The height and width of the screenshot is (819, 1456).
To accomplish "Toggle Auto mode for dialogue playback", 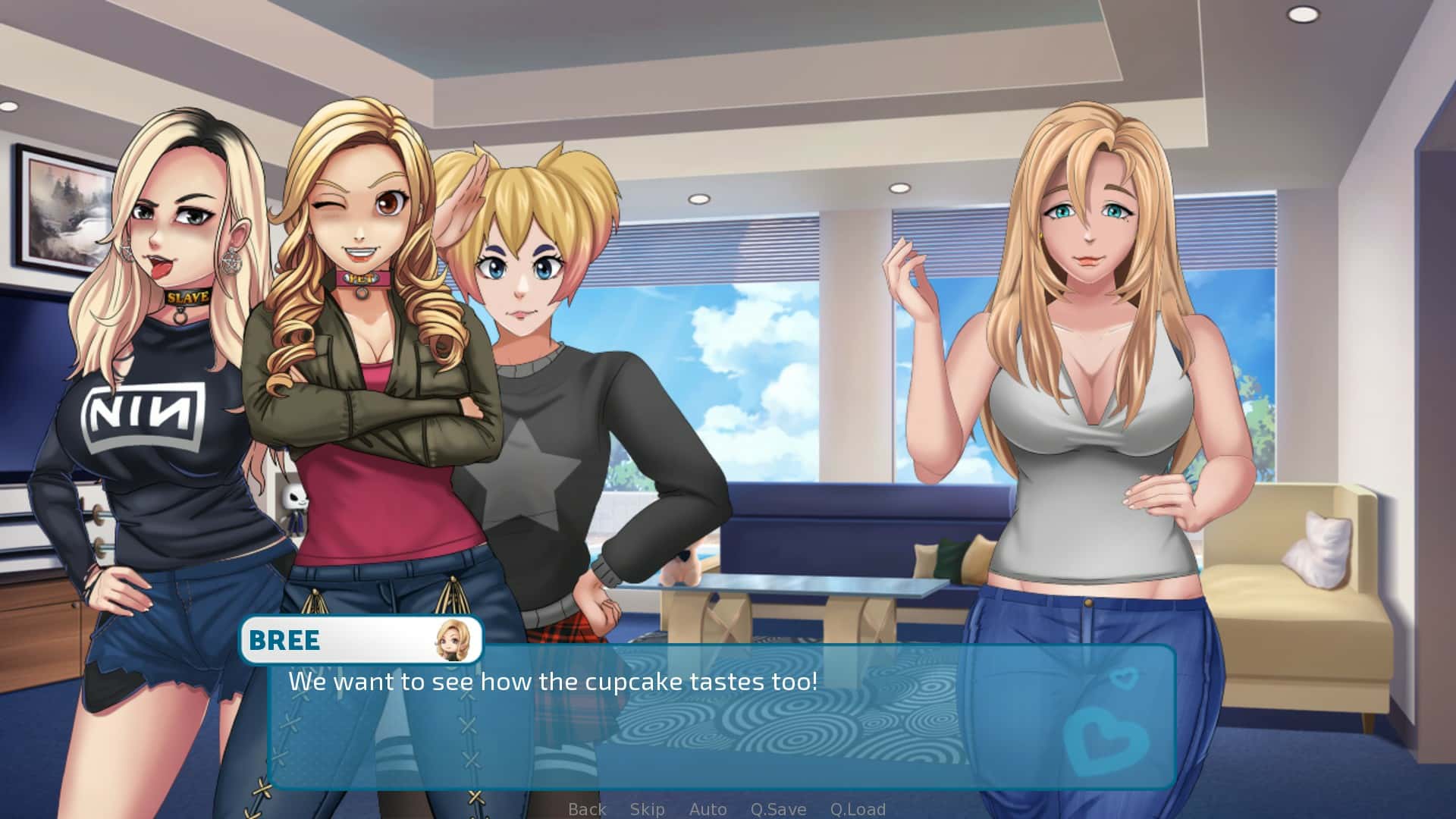I will pyautogui.click(x=707, y=809).
